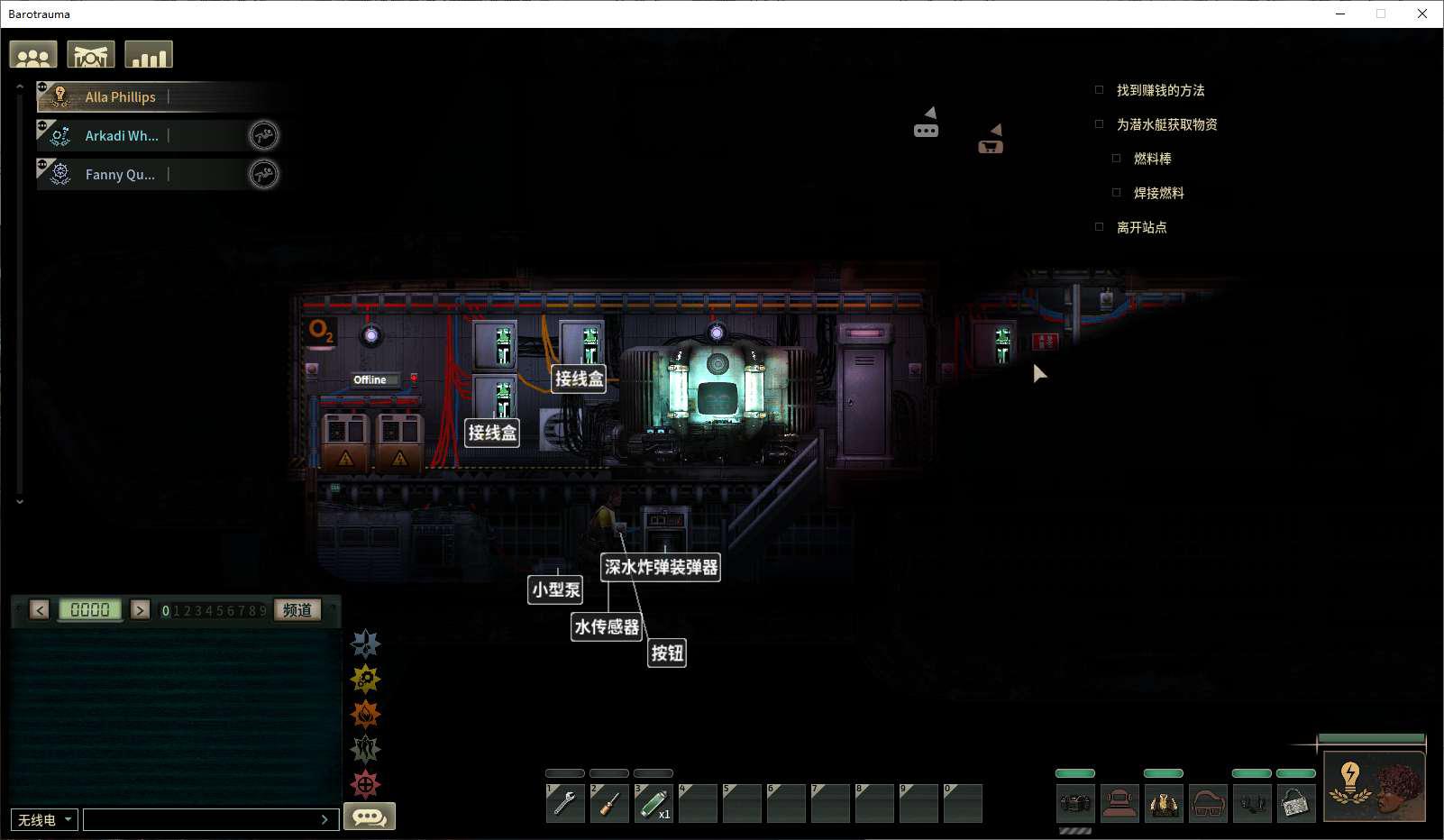
Task: Issue the red crosshair order icon
Action: click(365, 784)
